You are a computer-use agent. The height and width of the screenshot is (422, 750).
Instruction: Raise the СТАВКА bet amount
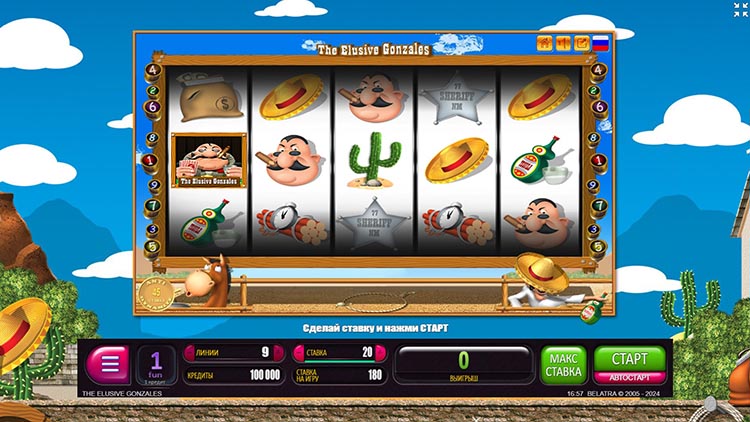pyautogui.click(x=381, y=352)
